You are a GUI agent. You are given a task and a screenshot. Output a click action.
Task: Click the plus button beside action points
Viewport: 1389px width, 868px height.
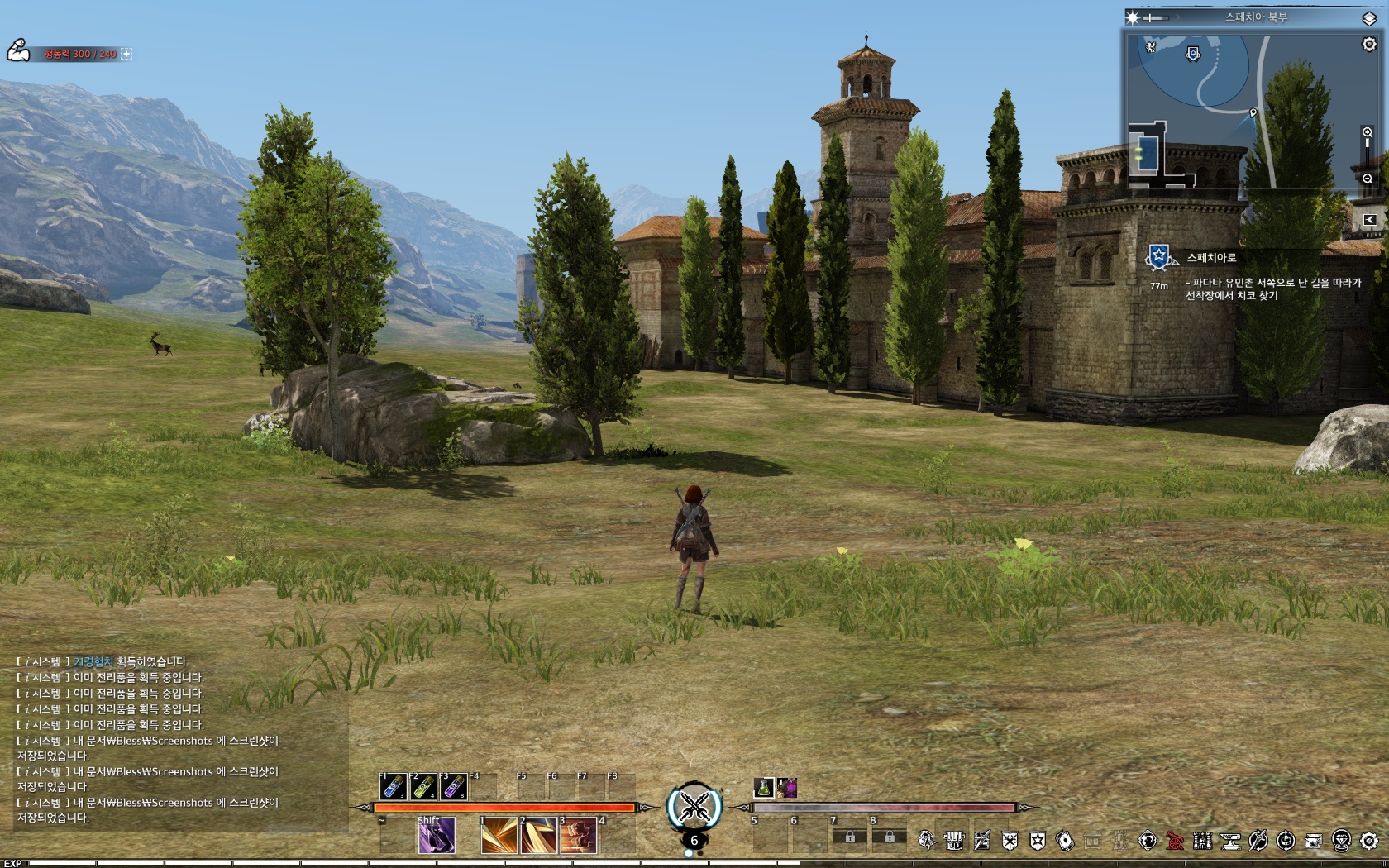126,54
